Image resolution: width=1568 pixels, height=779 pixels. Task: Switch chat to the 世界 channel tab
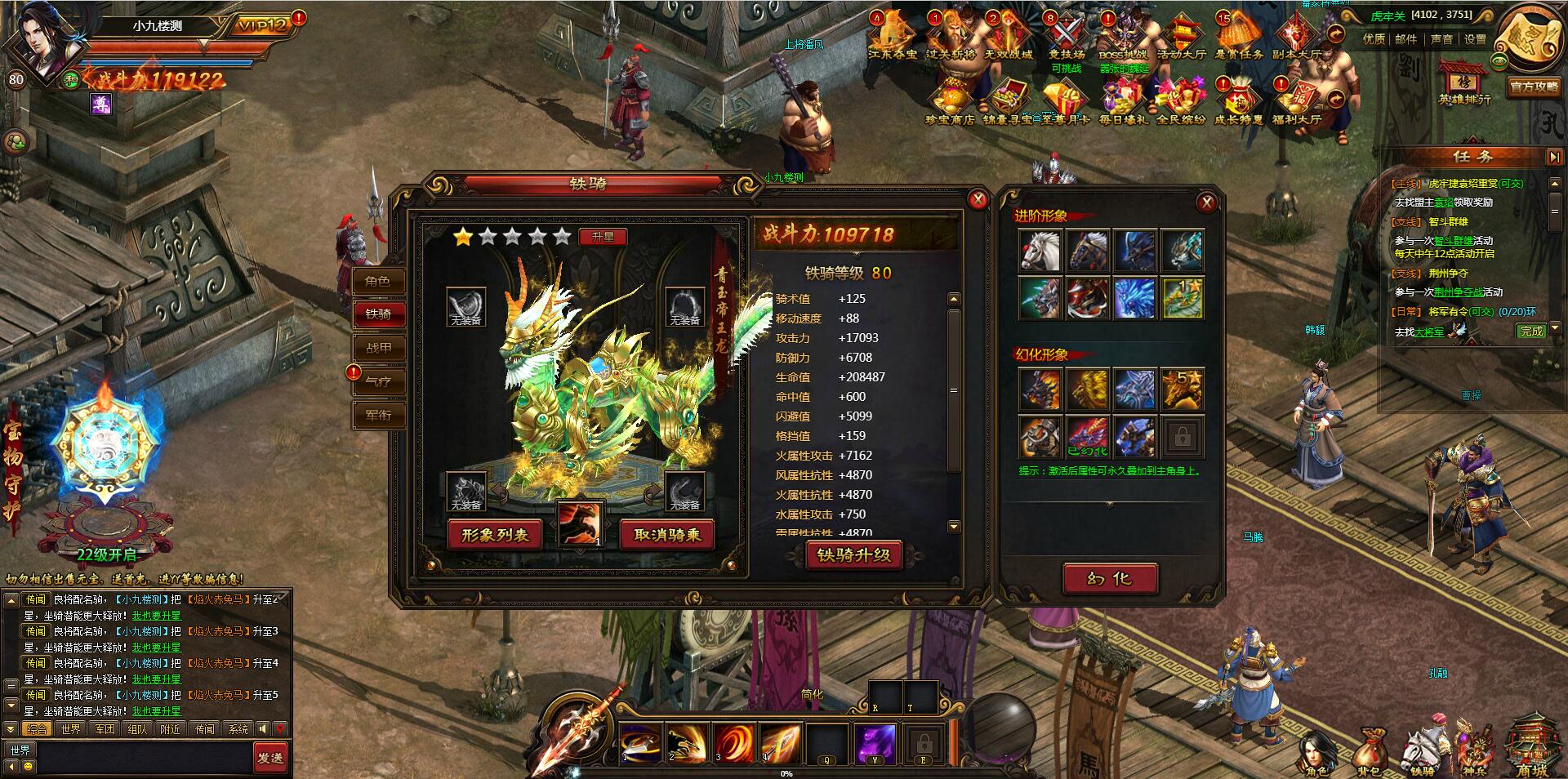71,729
